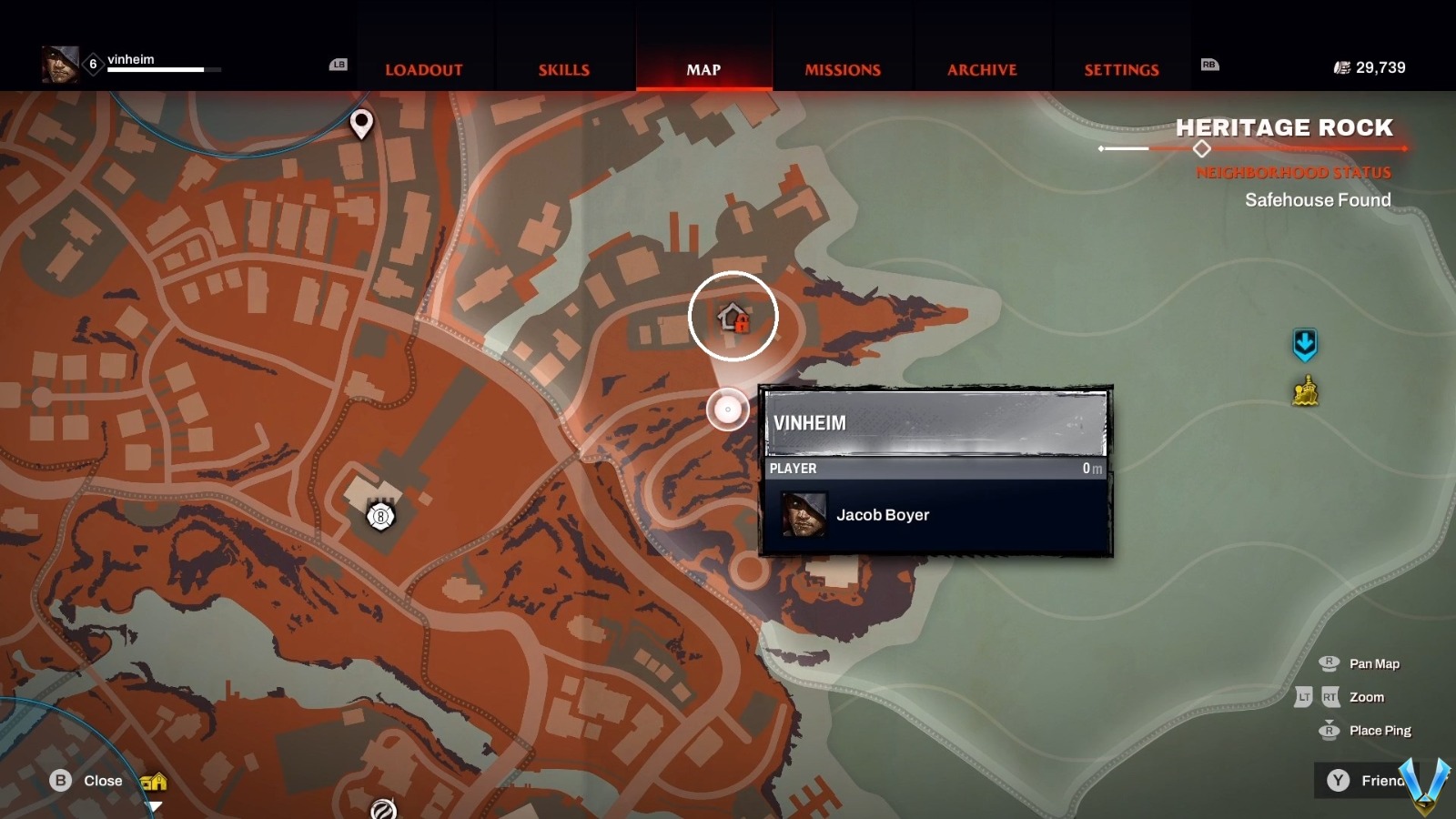1456x819 pixels.
Task: Click the crossed-circle marker on map edge
Action: point(383,808)
